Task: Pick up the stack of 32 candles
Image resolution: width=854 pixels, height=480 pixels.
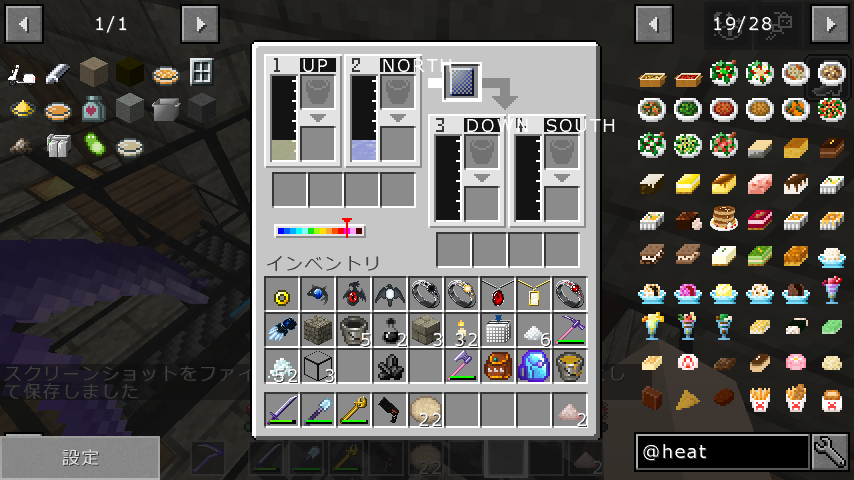Action: [x=462, y=330]
